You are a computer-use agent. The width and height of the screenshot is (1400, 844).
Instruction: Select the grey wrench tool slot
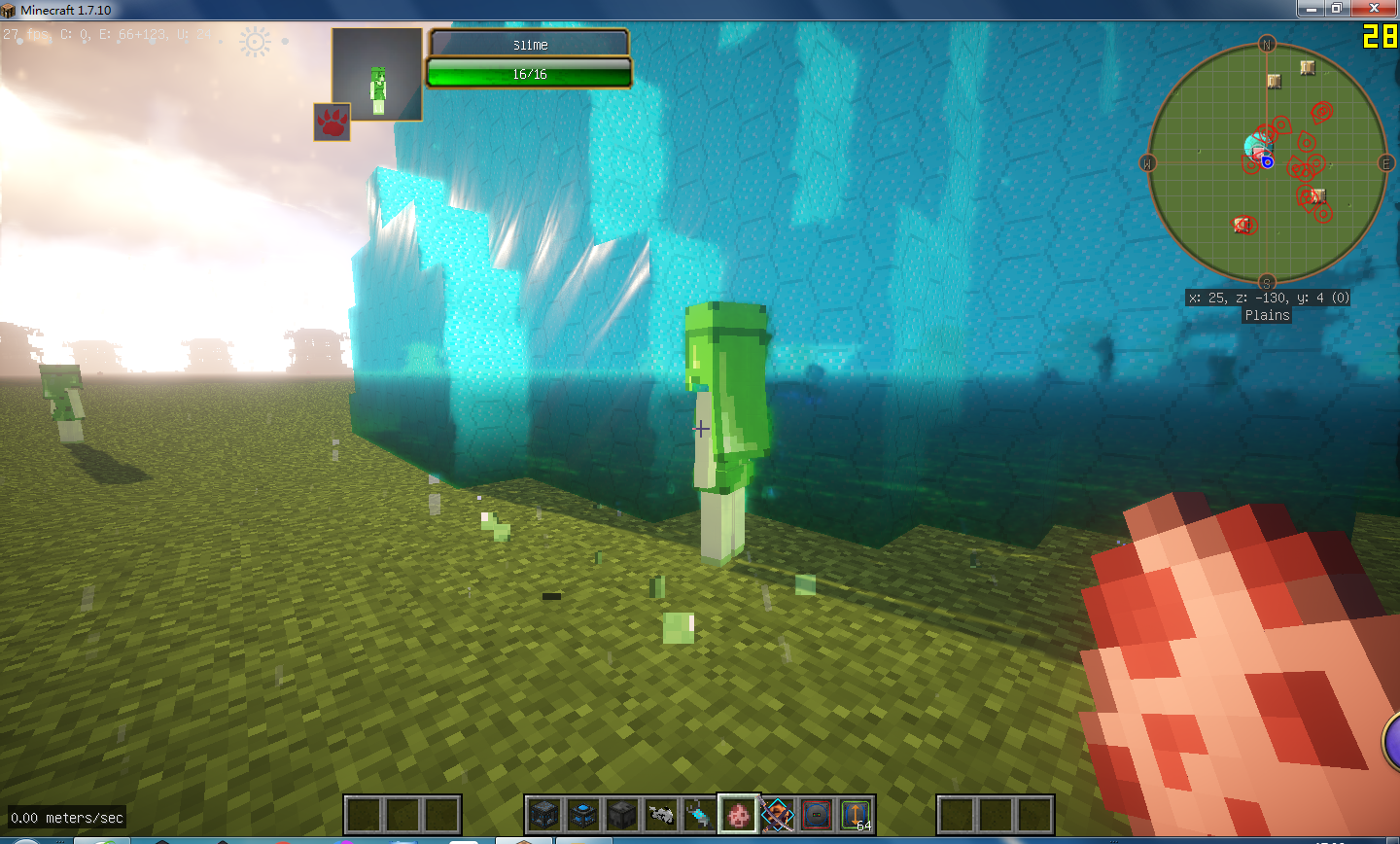point(660,815)
